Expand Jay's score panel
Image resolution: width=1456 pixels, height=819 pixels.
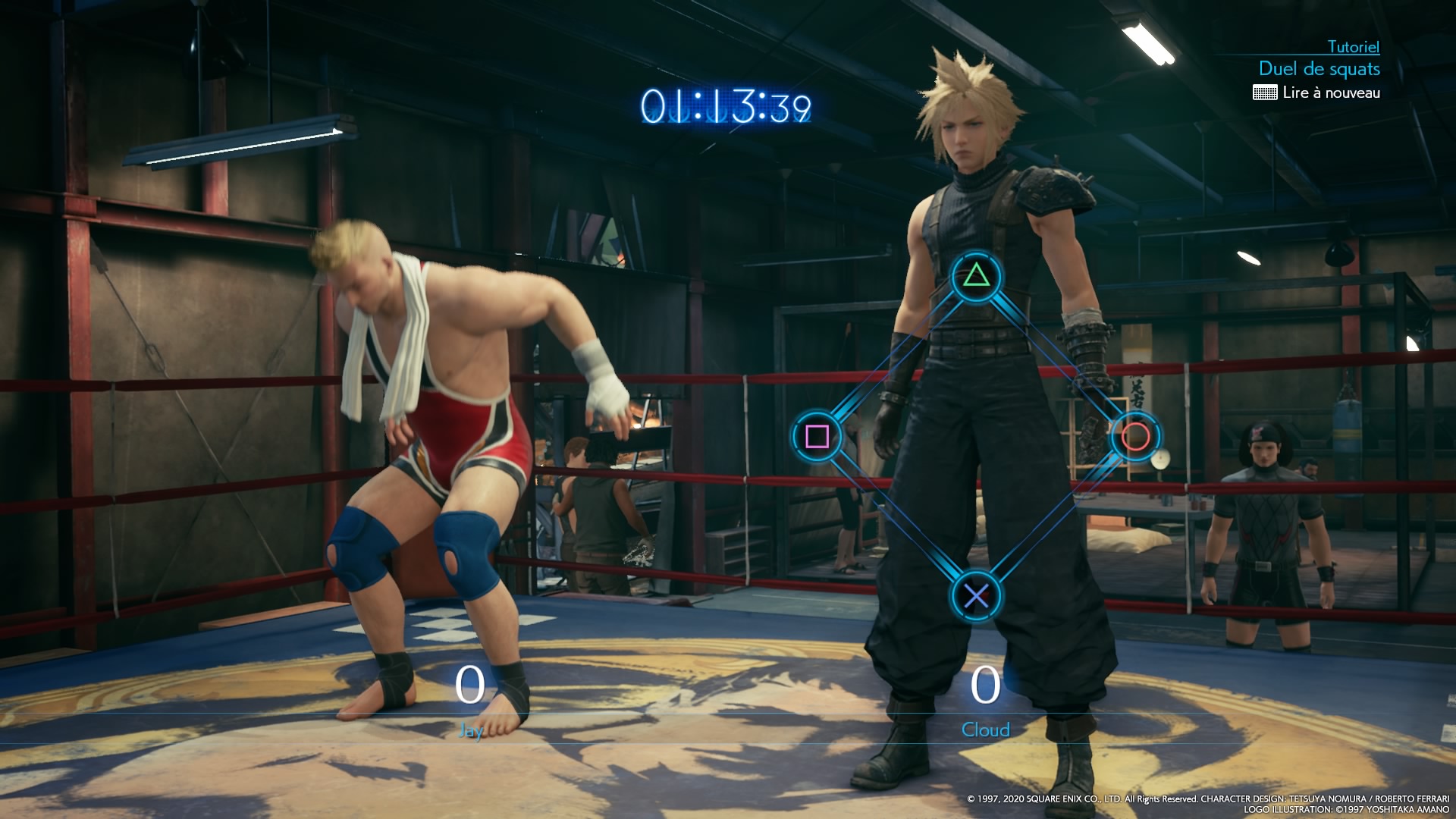pyautogui.click(x=470, y=705)
